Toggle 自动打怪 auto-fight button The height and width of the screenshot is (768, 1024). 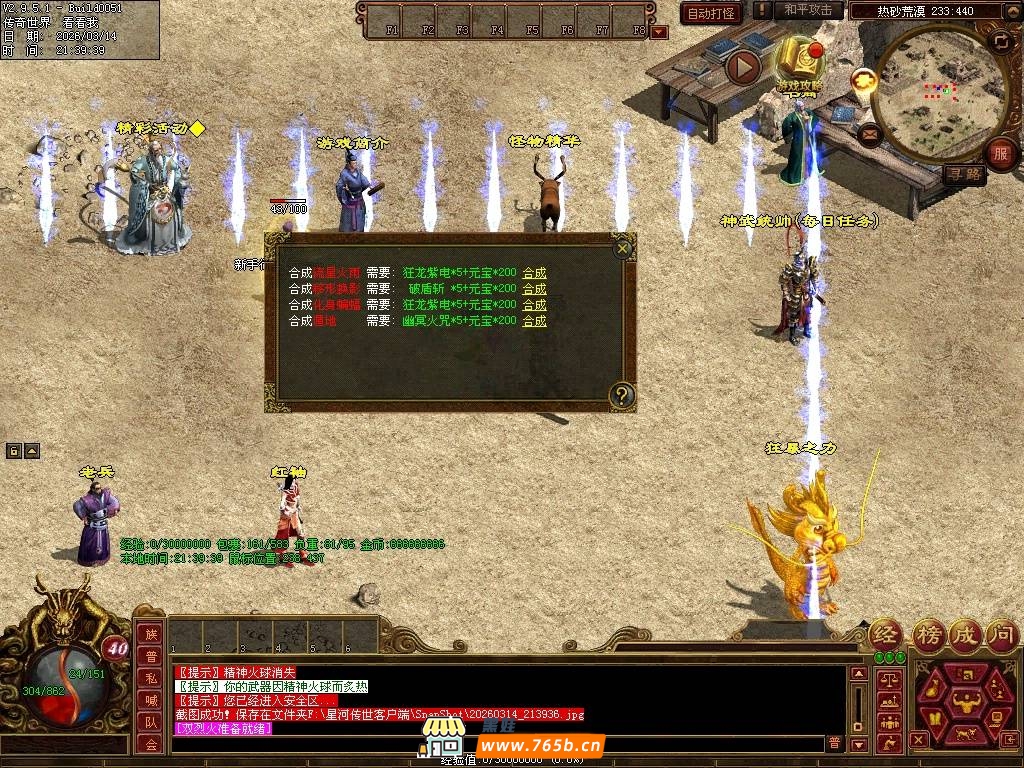710,13
